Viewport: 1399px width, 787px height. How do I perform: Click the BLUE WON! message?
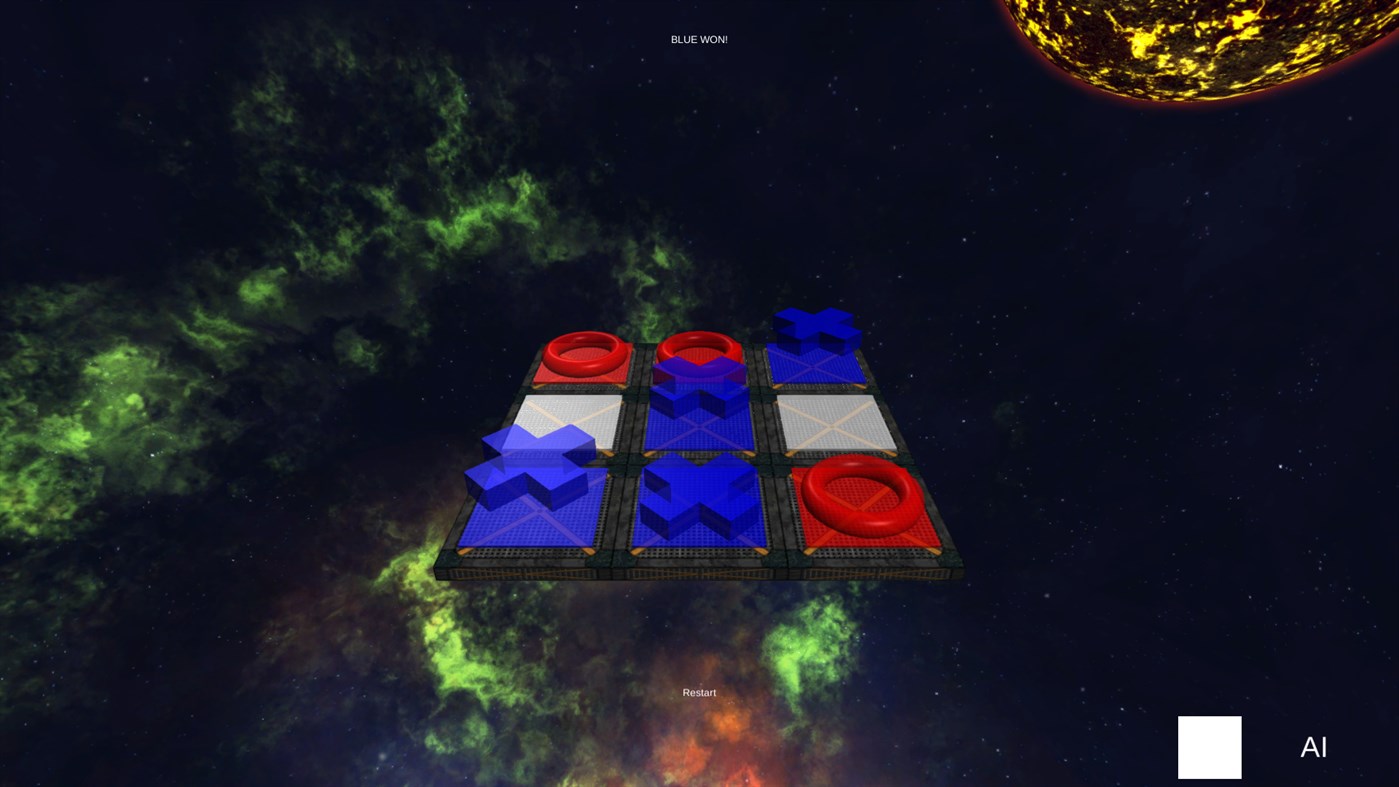pyautogui.click(x=698, y=38)
